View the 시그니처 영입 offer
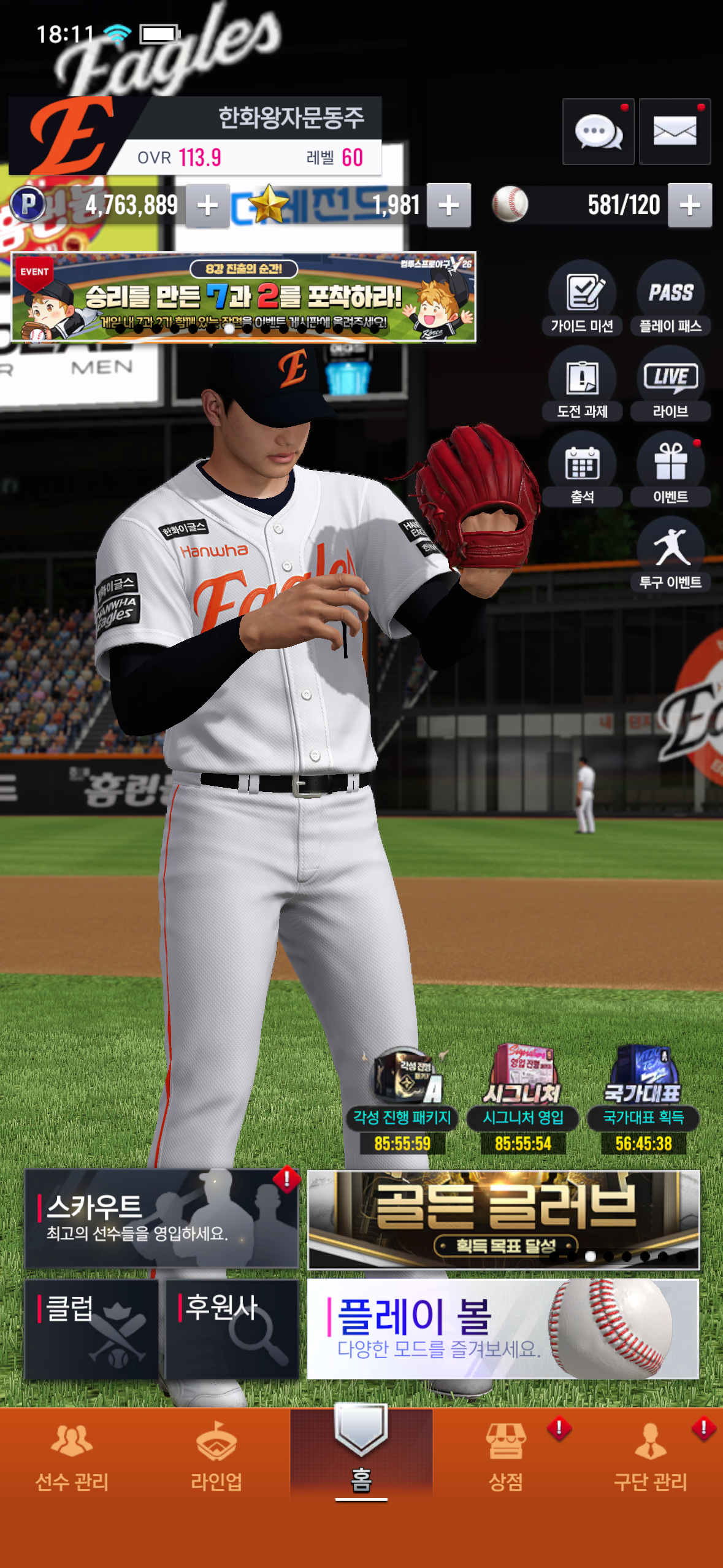 tap(523, 1098)
